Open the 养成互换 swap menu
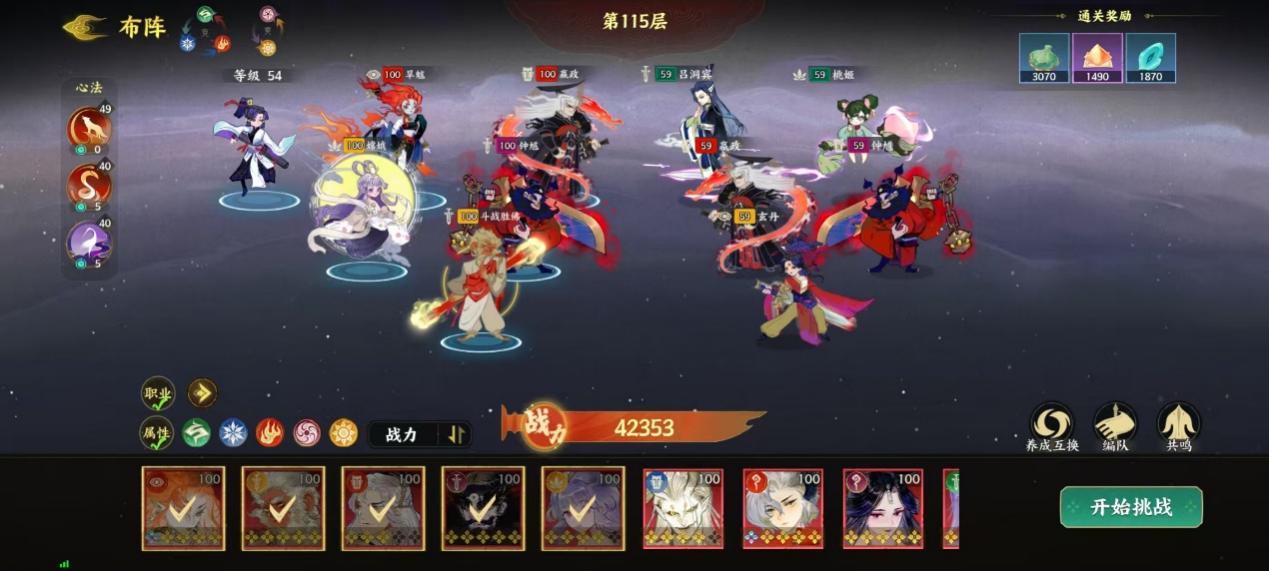The image size is (1269, 571). [1052, 422]
